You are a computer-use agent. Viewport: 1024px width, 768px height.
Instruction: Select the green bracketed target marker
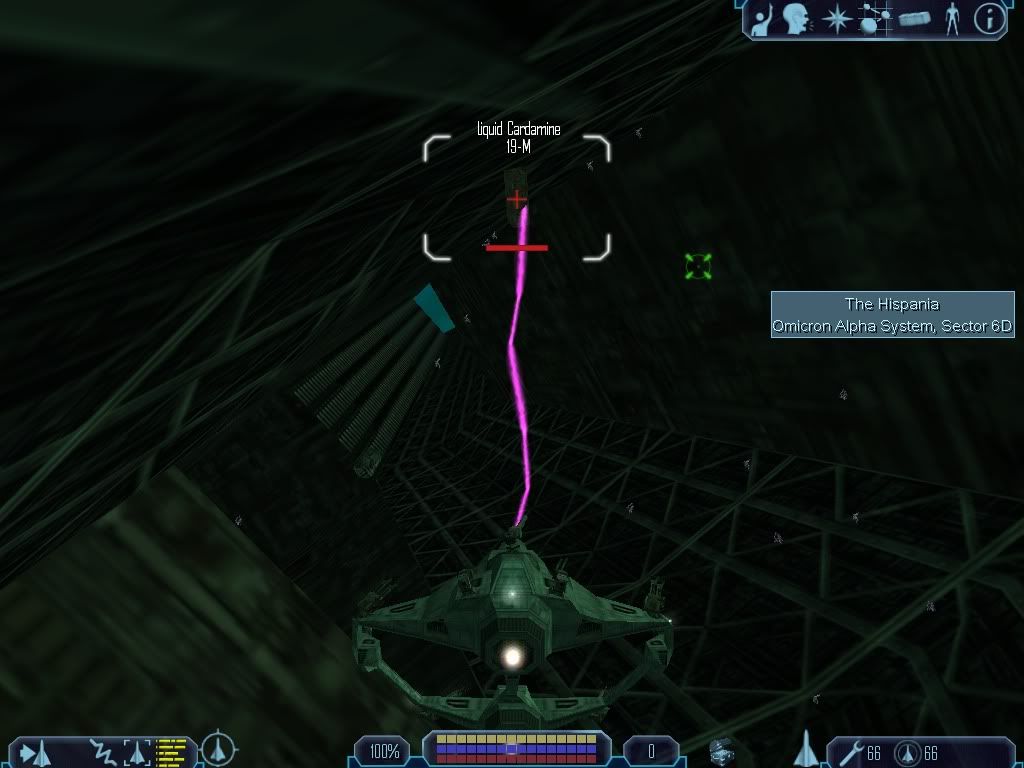click(x=698, y=266)
